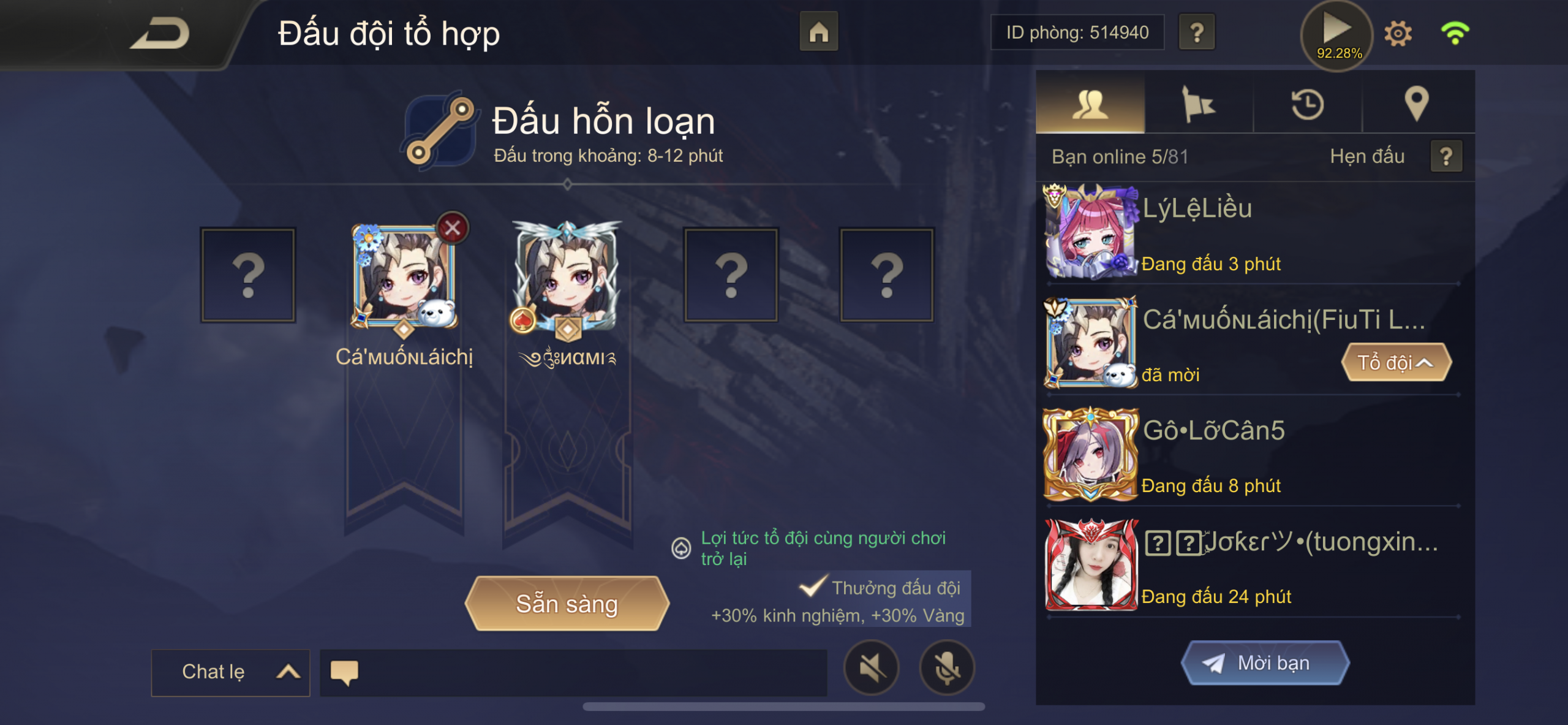
Task: Go back using the return arrow
Action: click(160, 33)
